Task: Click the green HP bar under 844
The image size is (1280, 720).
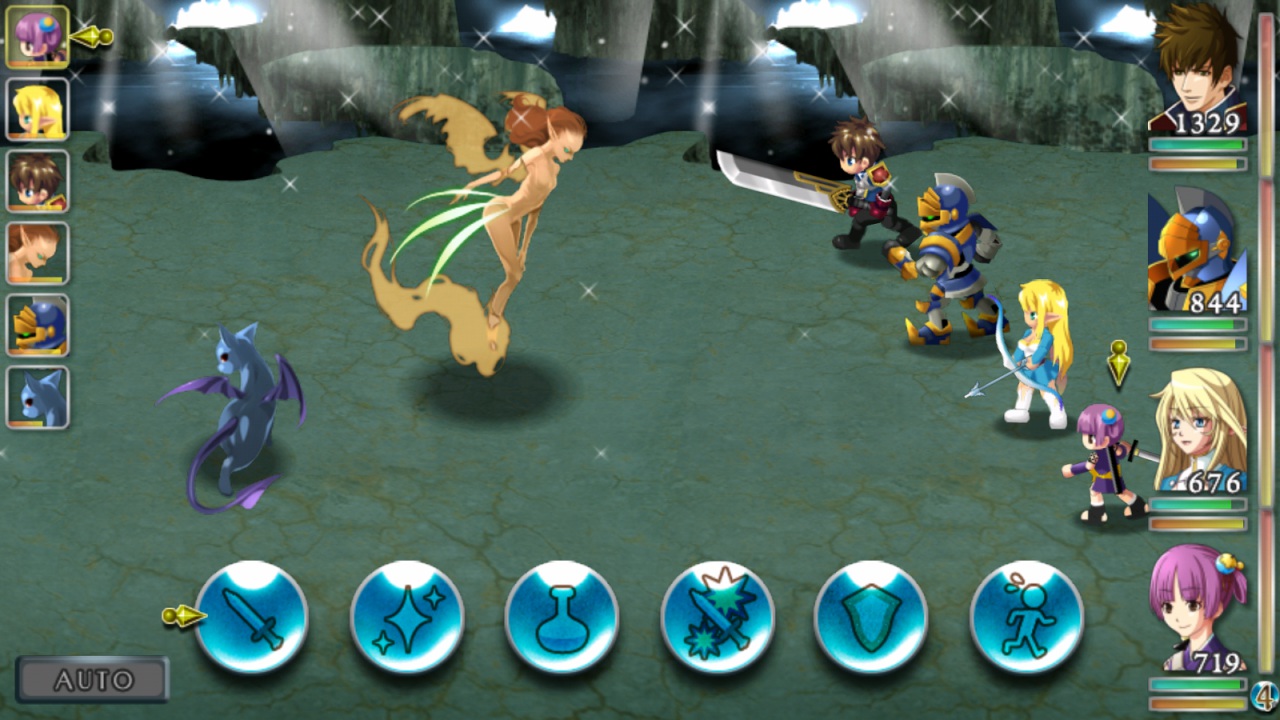Action: pyautogui.click(x=1196, y=325)
